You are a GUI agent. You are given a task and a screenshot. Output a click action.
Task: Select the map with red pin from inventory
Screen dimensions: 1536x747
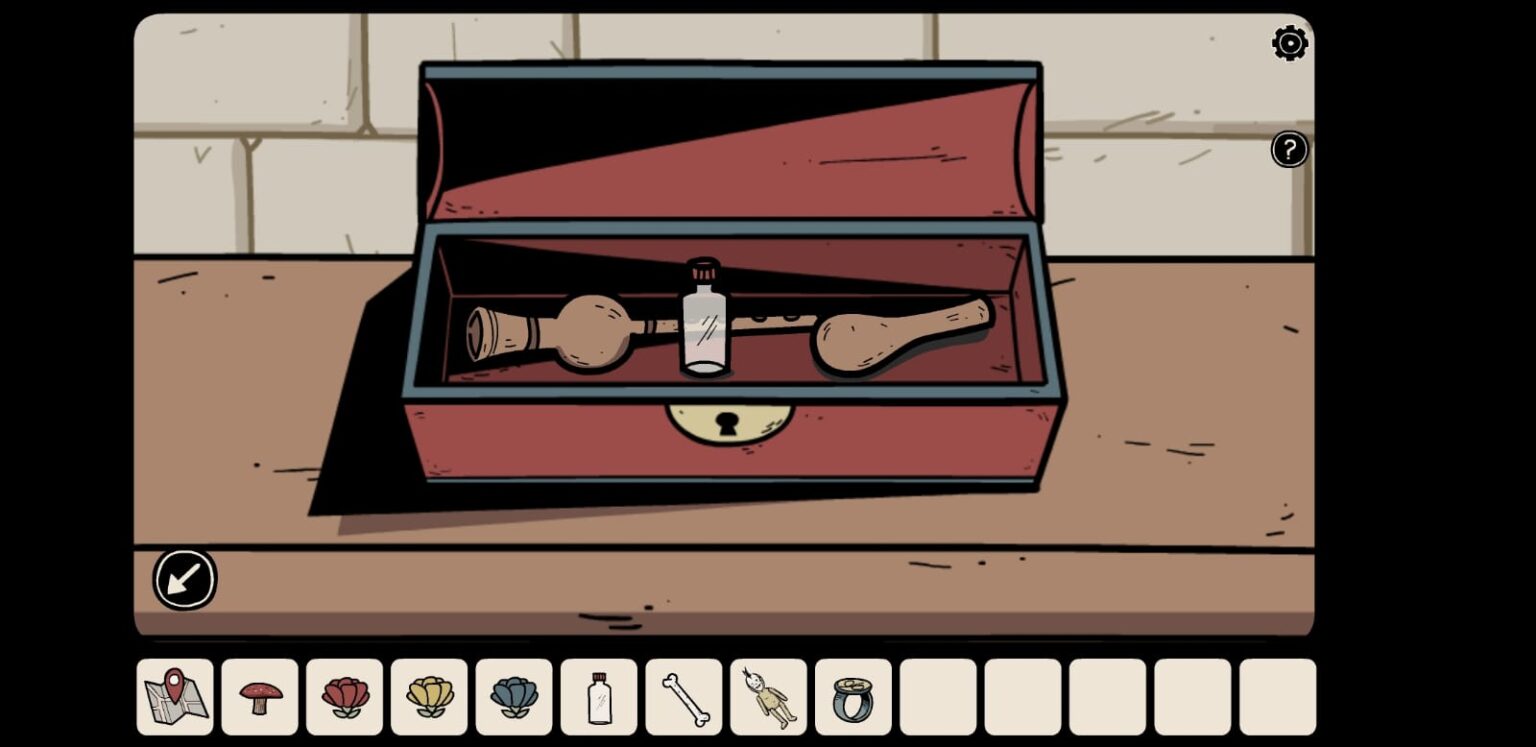pyautogui.click(x=174, y=697)
